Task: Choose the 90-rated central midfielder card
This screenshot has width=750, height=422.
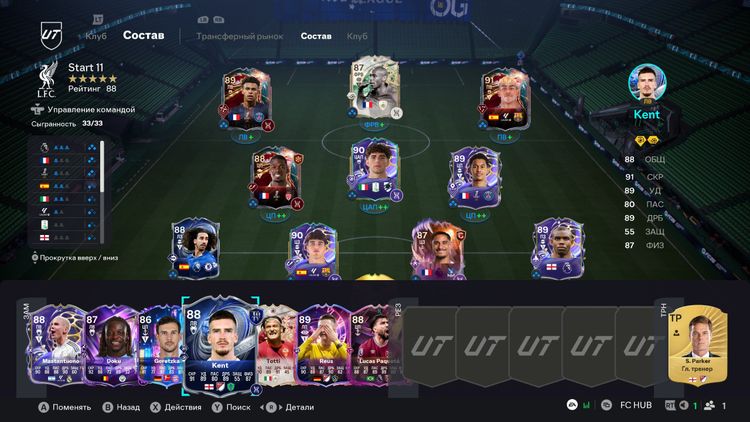Action: [x=368, y=172]
